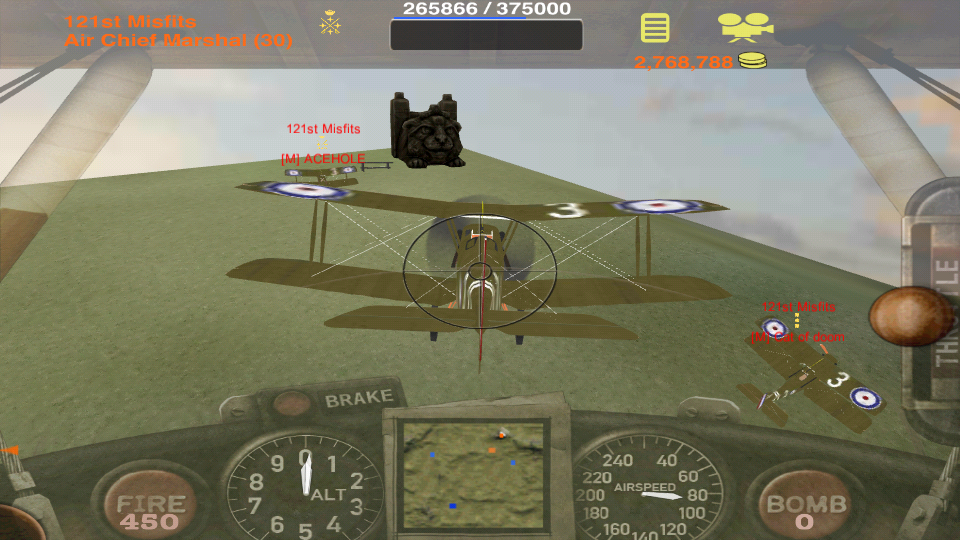
Task: Tap the squadron rank insignia icon
Action: pyautogui.click(x=329, y=23)
